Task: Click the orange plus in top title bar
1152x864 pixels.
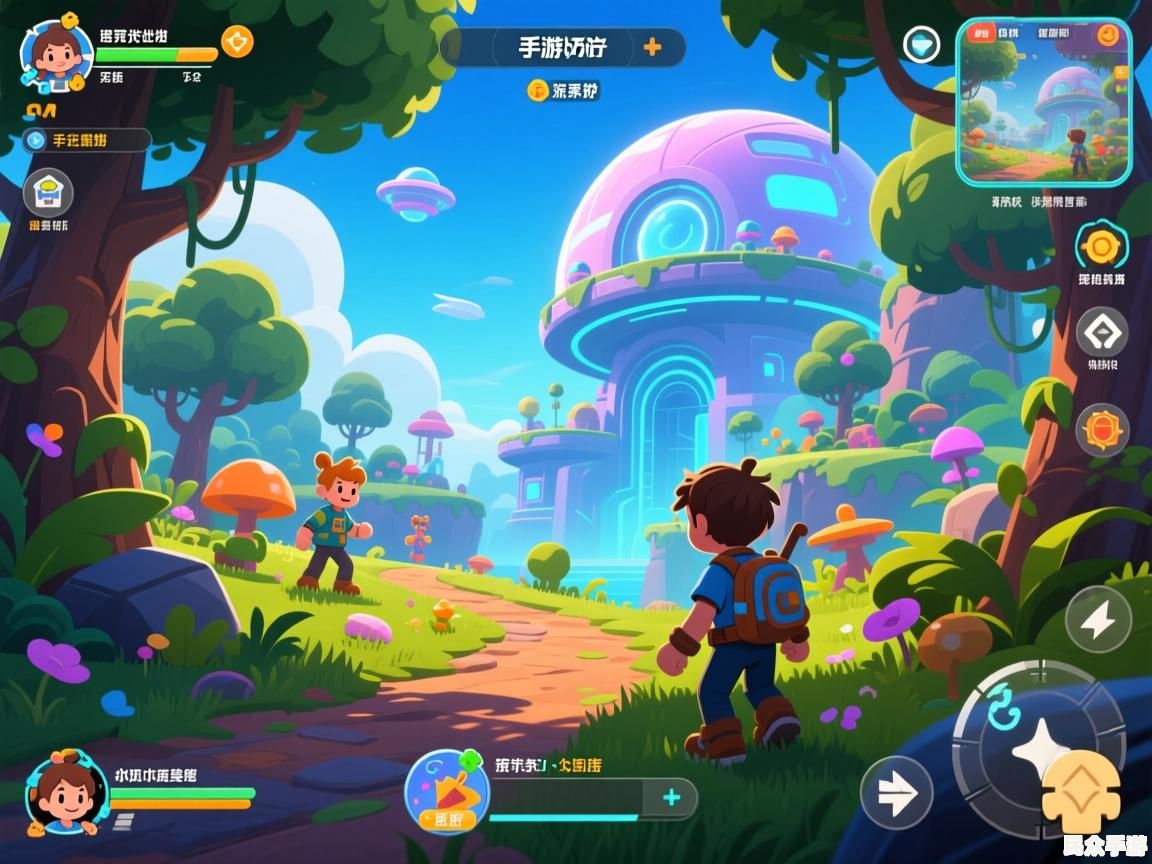Action: click(652, 47)
